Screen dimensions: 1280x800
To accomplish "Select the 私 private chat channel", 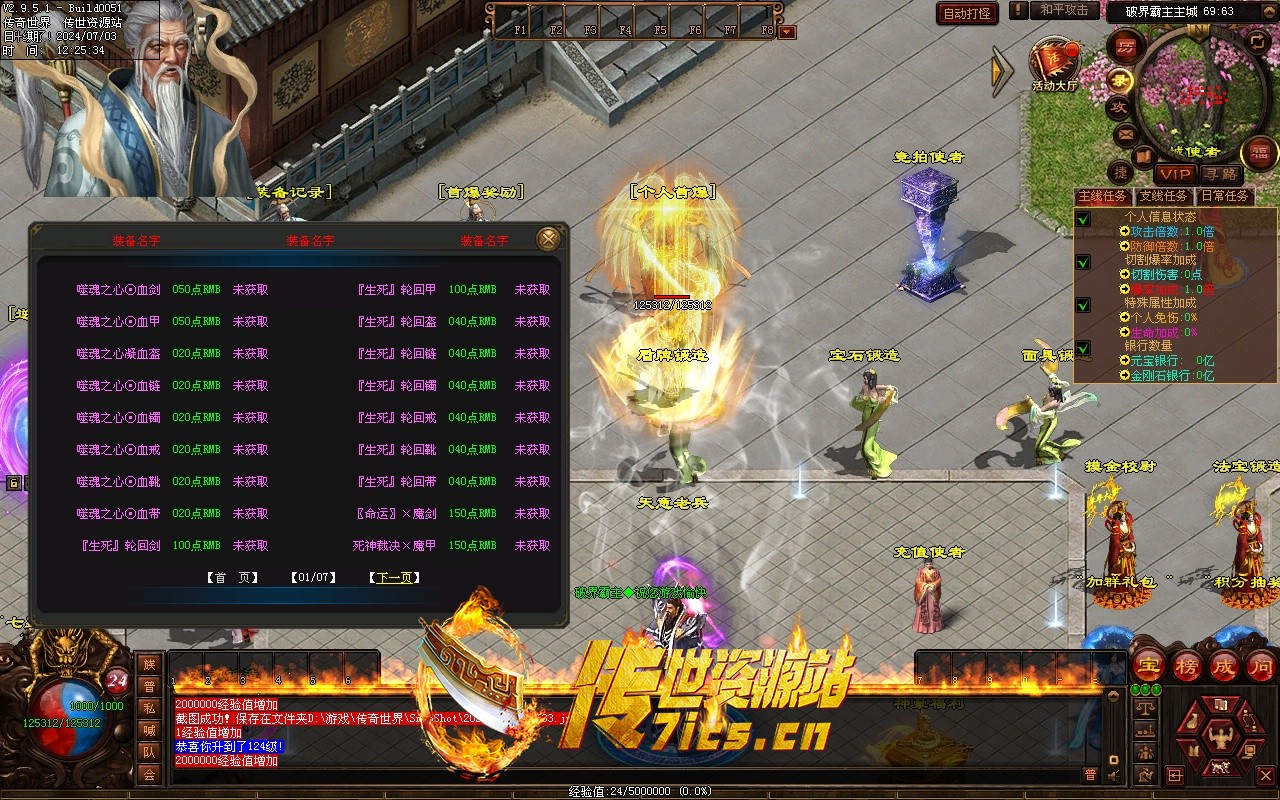I will click(x=149, y=708).
